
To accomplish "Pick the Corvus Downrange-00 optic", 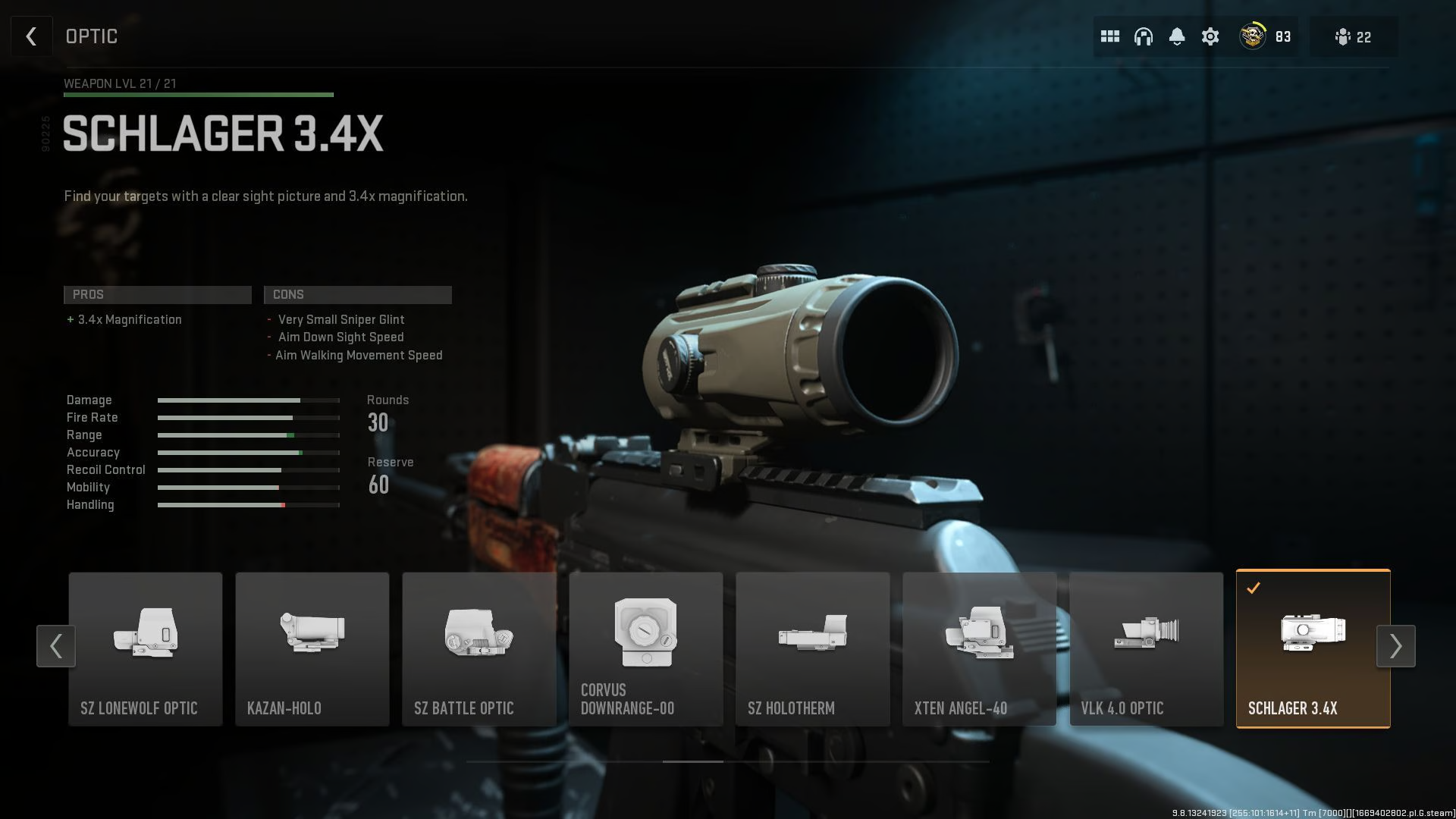I will click(x=646, y=649).
